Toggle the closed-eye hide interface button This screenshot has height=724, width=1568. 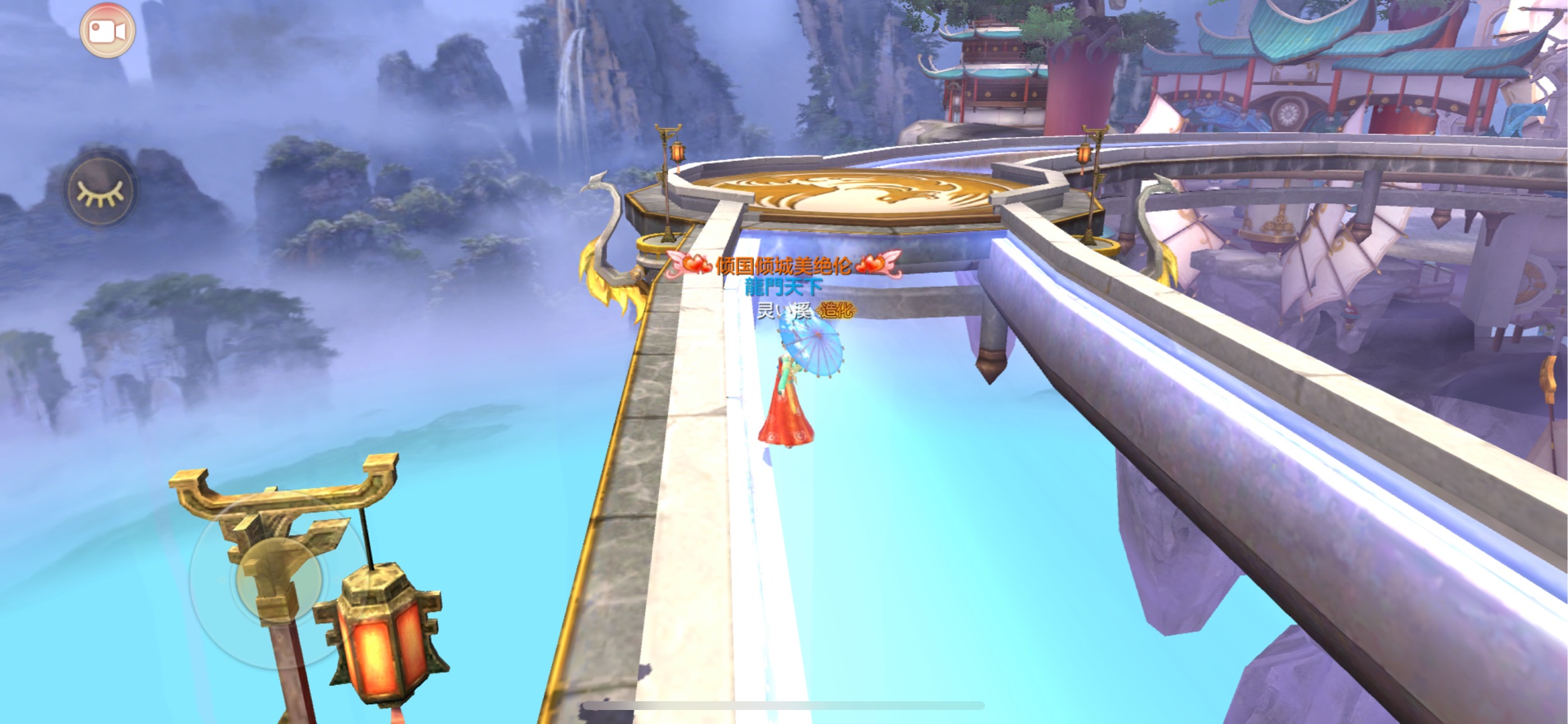[101, 192]
